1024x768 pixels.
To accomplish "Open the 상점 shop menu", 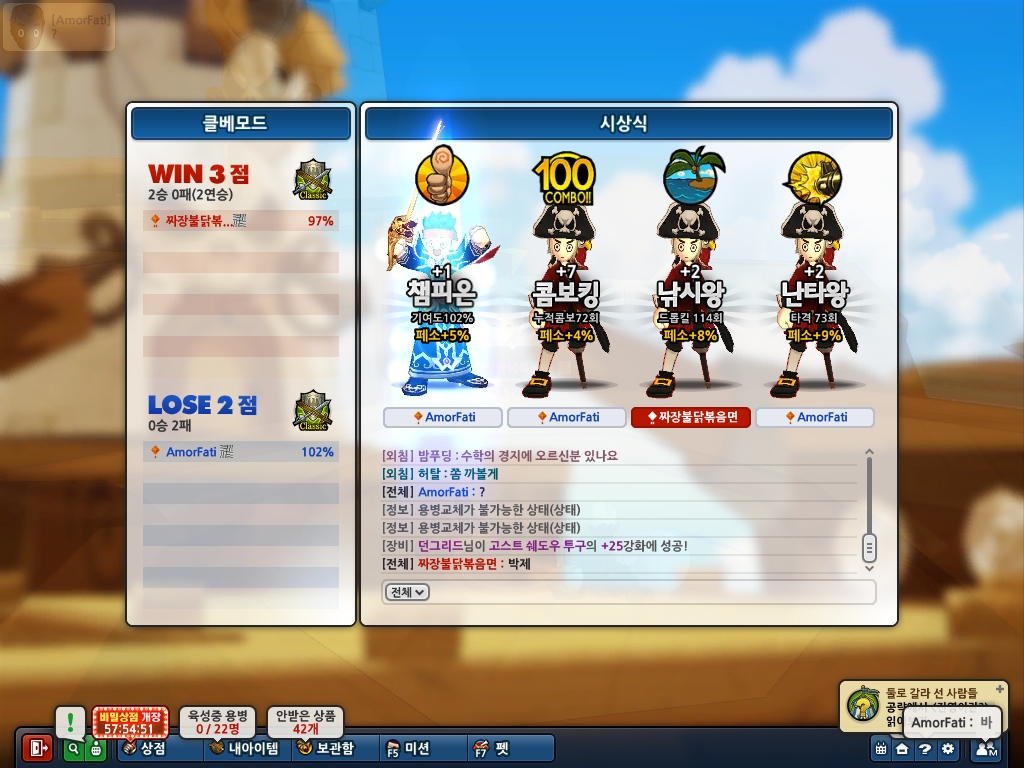I will [x=146, y=748].
